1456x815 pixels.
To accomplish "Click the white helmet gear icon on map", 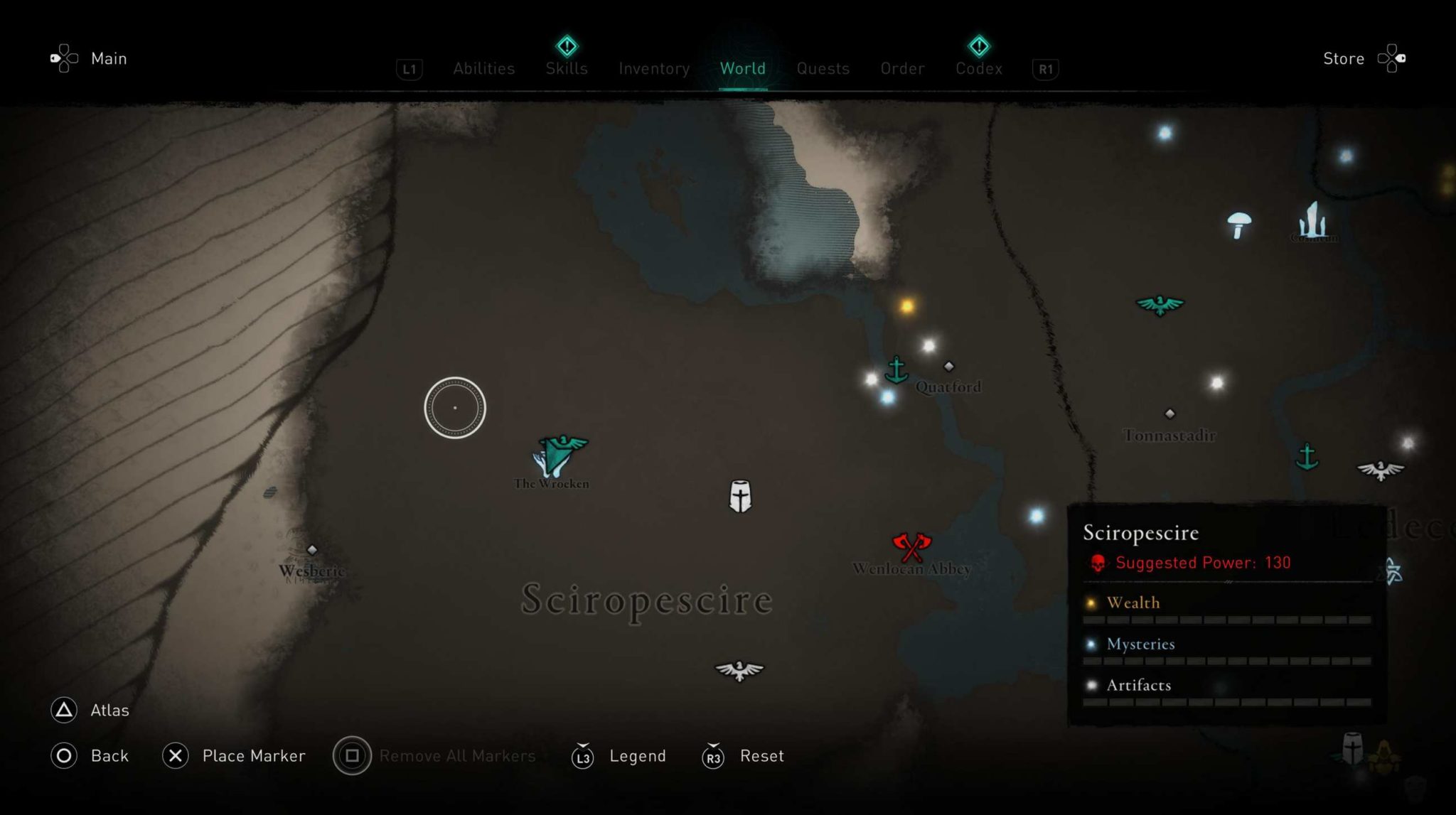I will point(738,495).
